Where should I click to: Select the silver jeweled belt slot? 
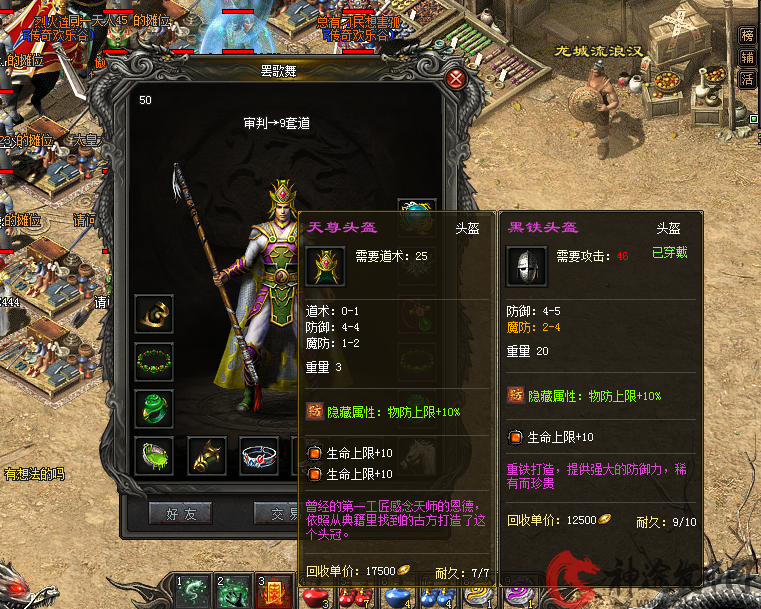click(x=260, y=455)
